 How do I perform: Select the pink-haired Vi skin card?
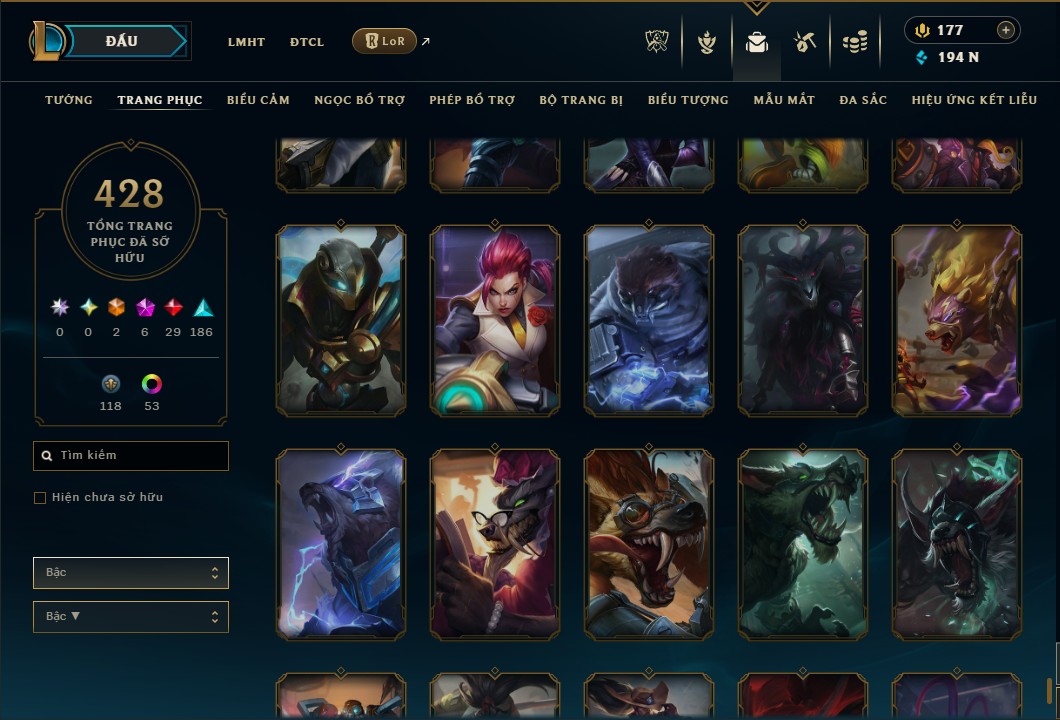pyautogui.click(x=496, y=320)
